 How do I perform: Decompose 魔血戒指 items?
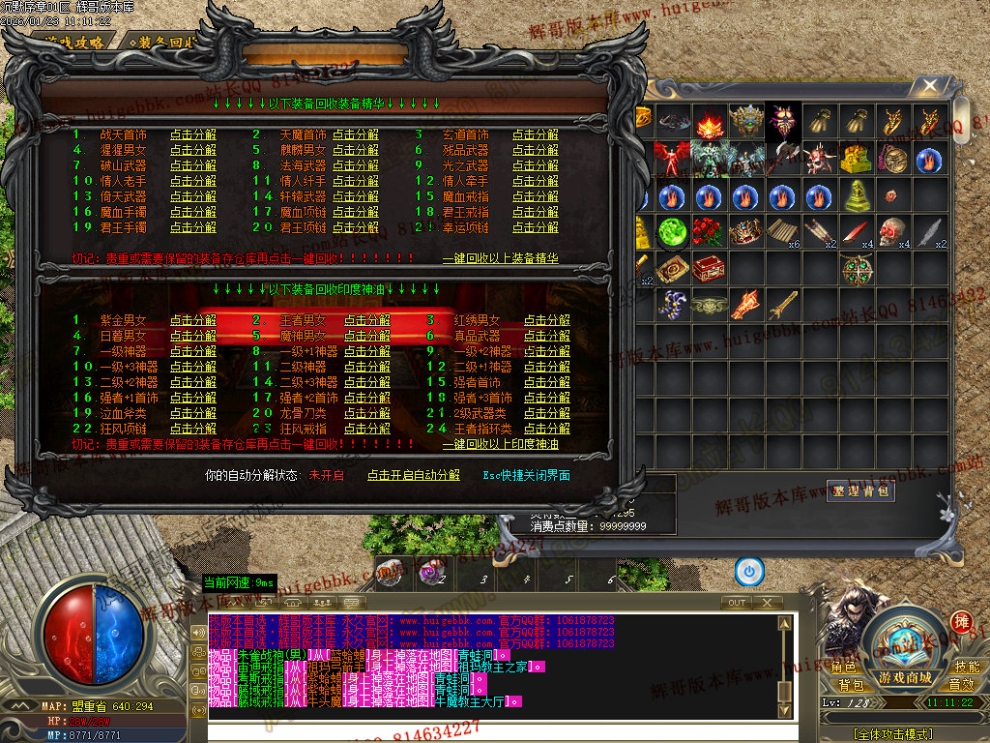pyautogui.click(x=535, y=197)
